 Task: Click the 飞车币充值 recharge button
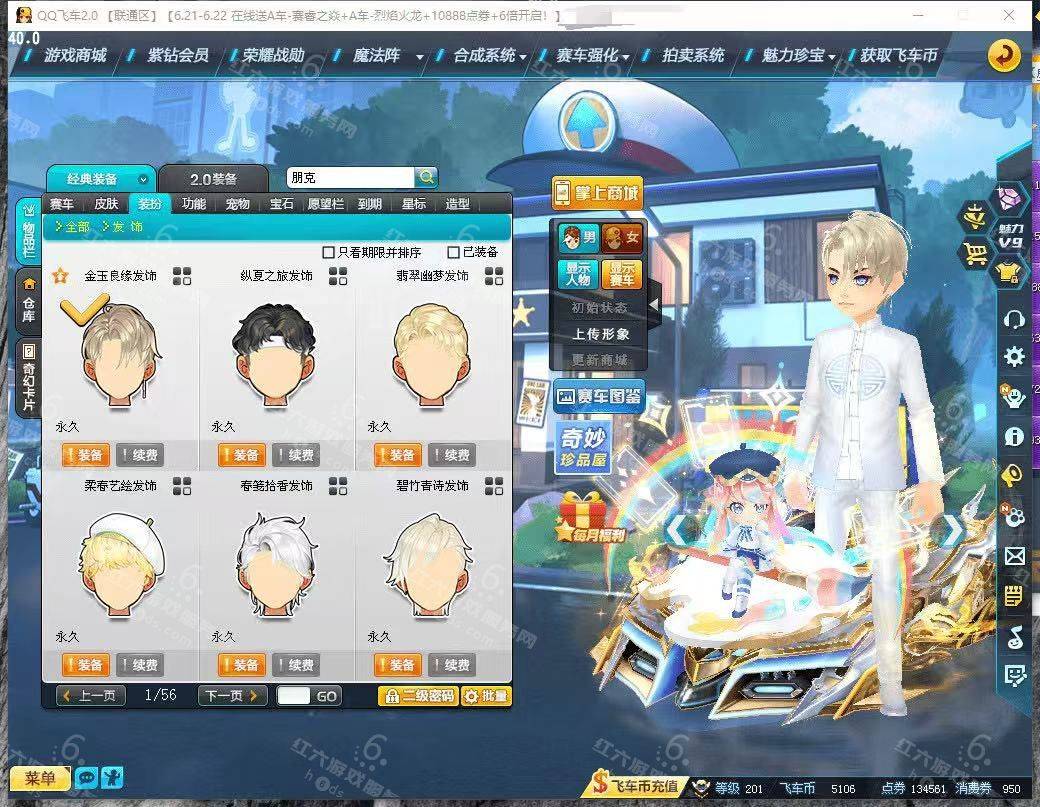637,786
